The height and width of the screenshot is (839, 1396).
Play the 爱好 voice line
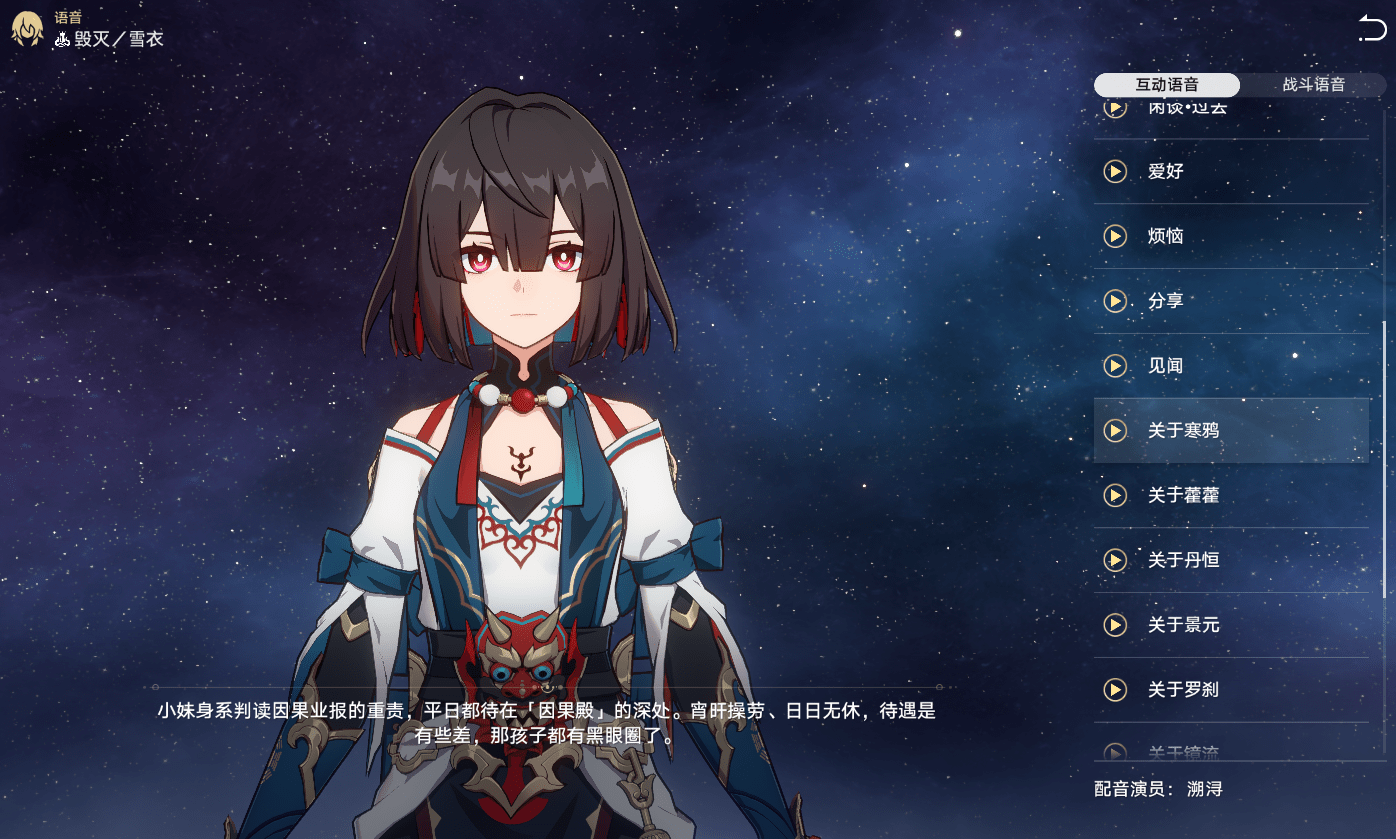point(1114,171)
